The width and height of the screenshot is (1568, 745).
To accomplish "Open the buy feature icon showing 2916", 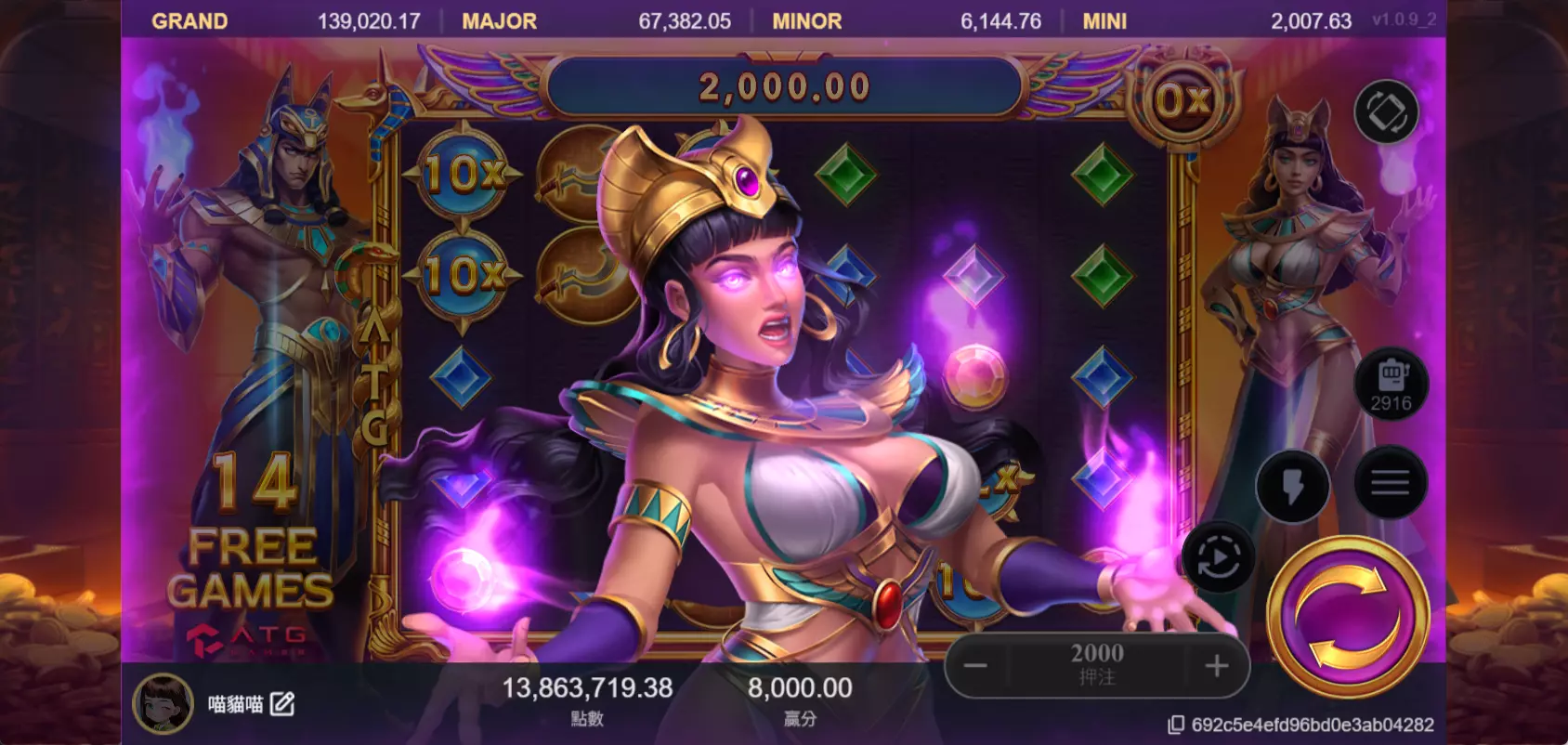I will [1391, 384].
